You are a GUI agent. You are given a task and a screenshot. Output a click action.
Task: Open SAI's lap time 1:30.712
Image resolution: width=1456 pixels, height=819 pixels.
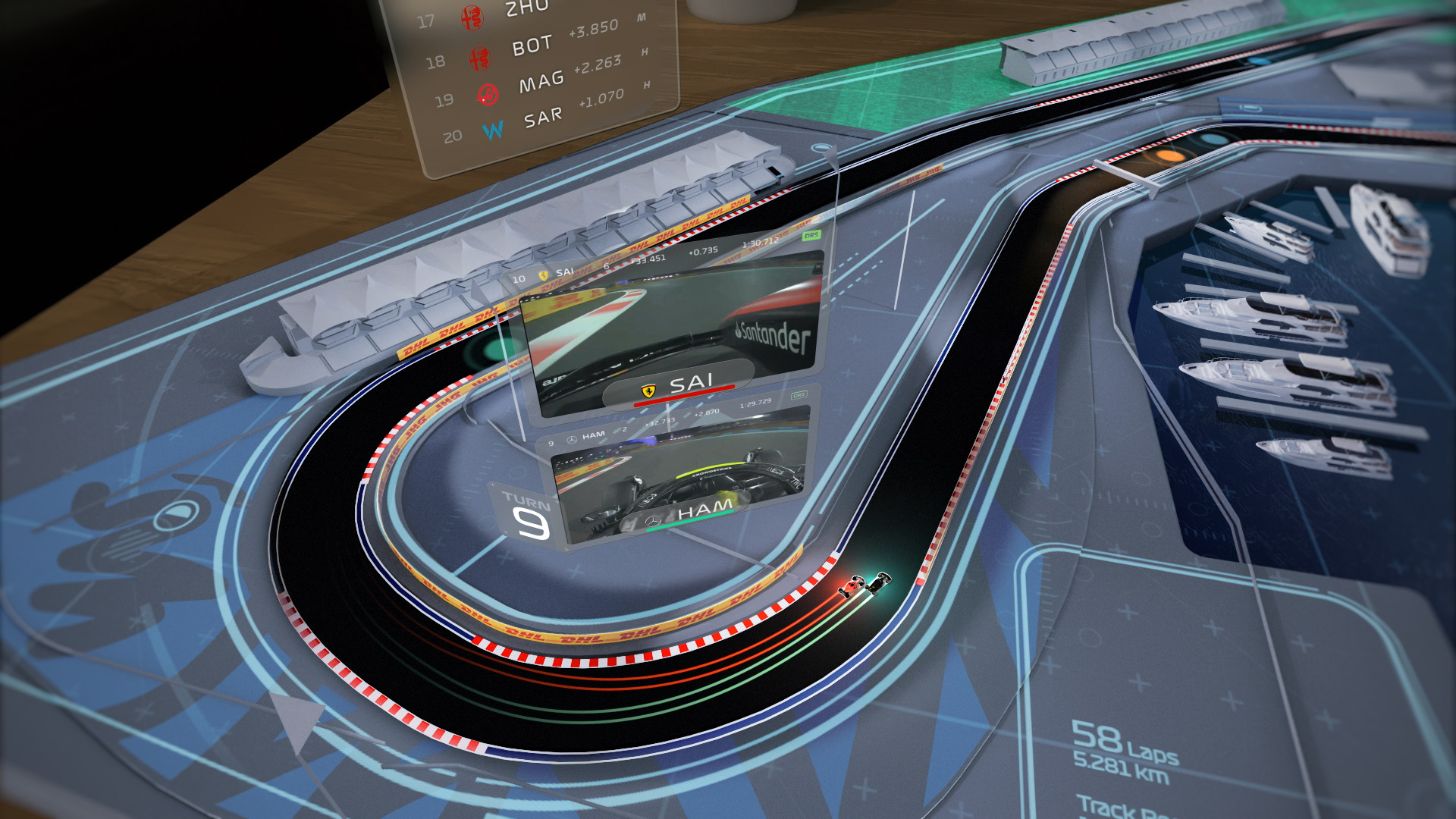click(761, 241)
